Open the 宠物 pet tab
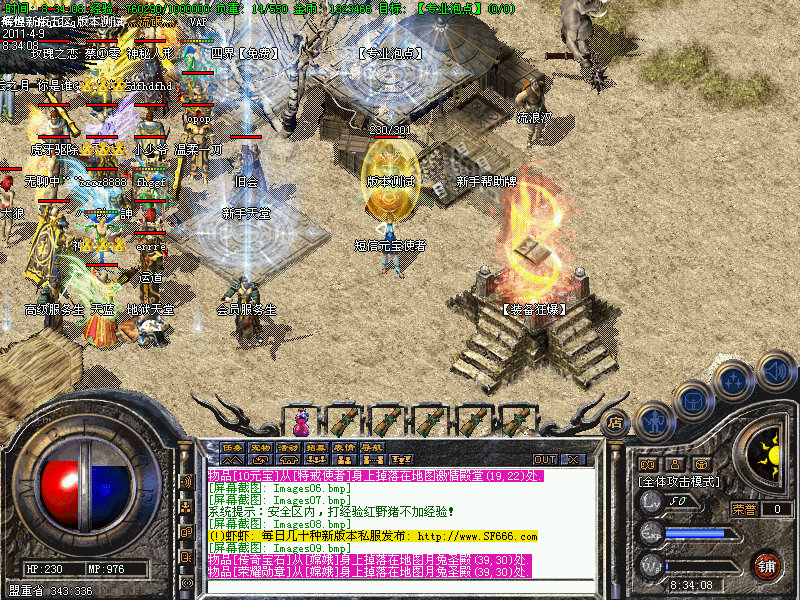This screenshot has width=800, height=600. [261, 448]
